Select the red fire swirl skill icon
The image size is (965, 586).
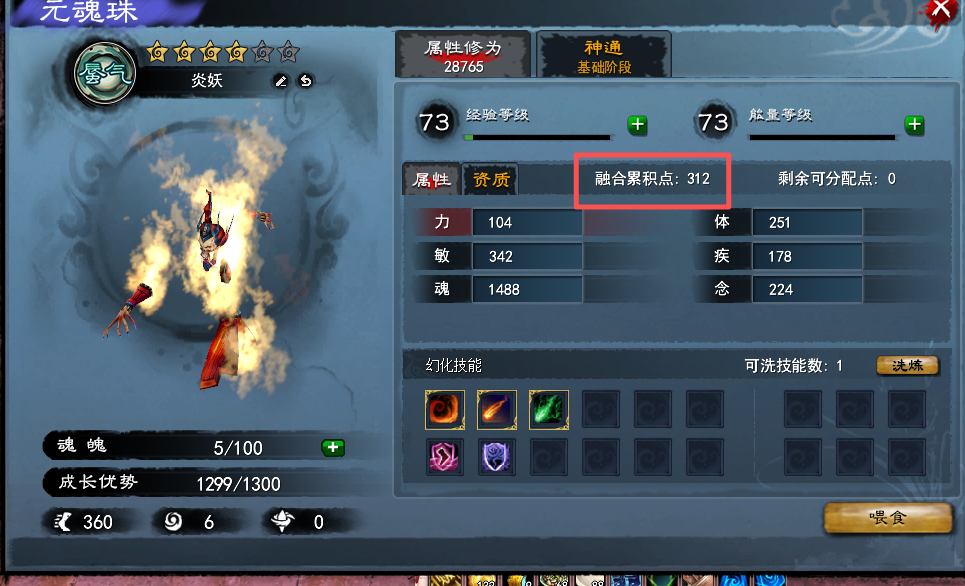pos(444,408)
